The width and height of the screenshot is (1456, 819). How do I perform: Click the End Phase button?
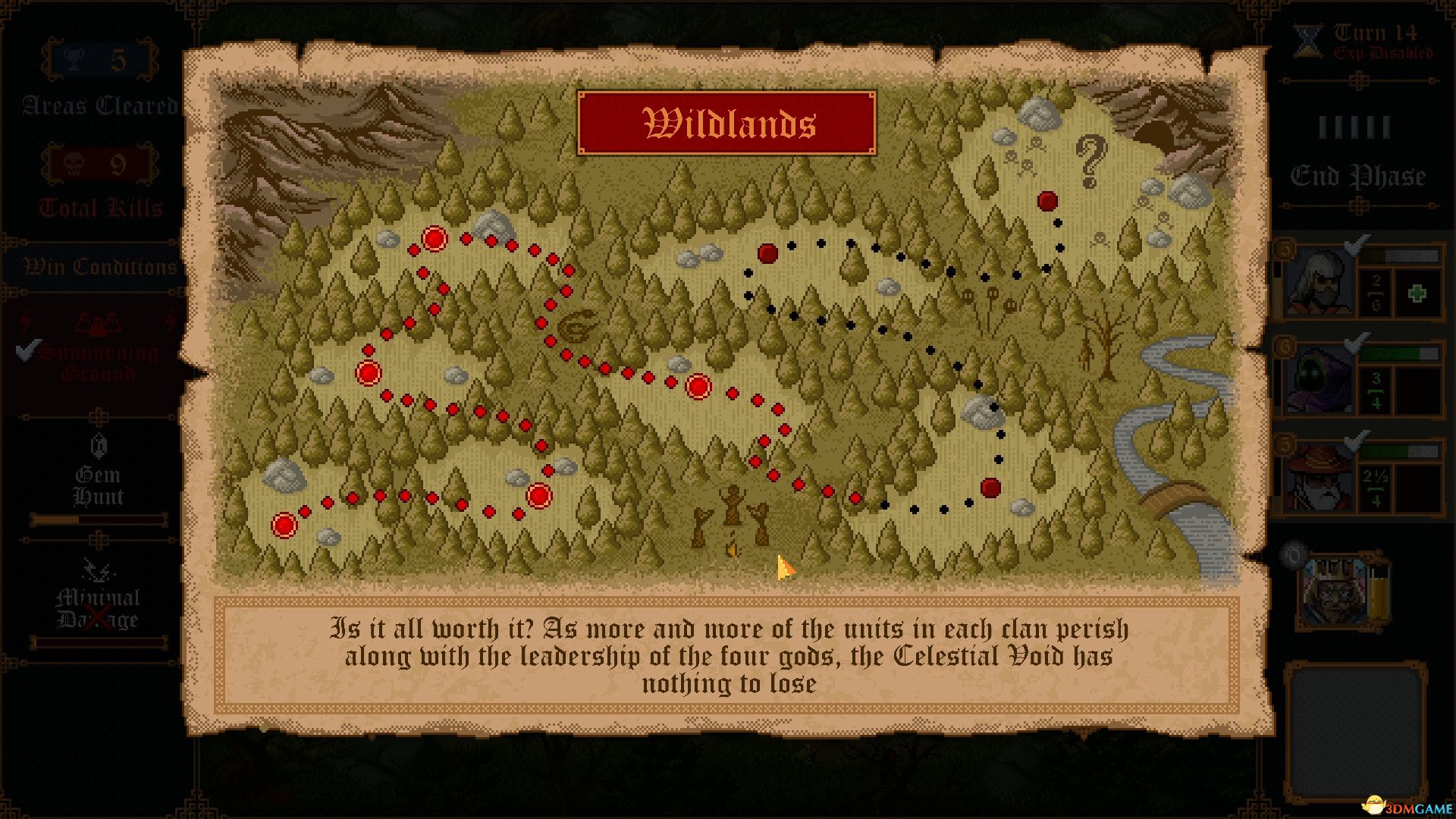click(1357, 176)
